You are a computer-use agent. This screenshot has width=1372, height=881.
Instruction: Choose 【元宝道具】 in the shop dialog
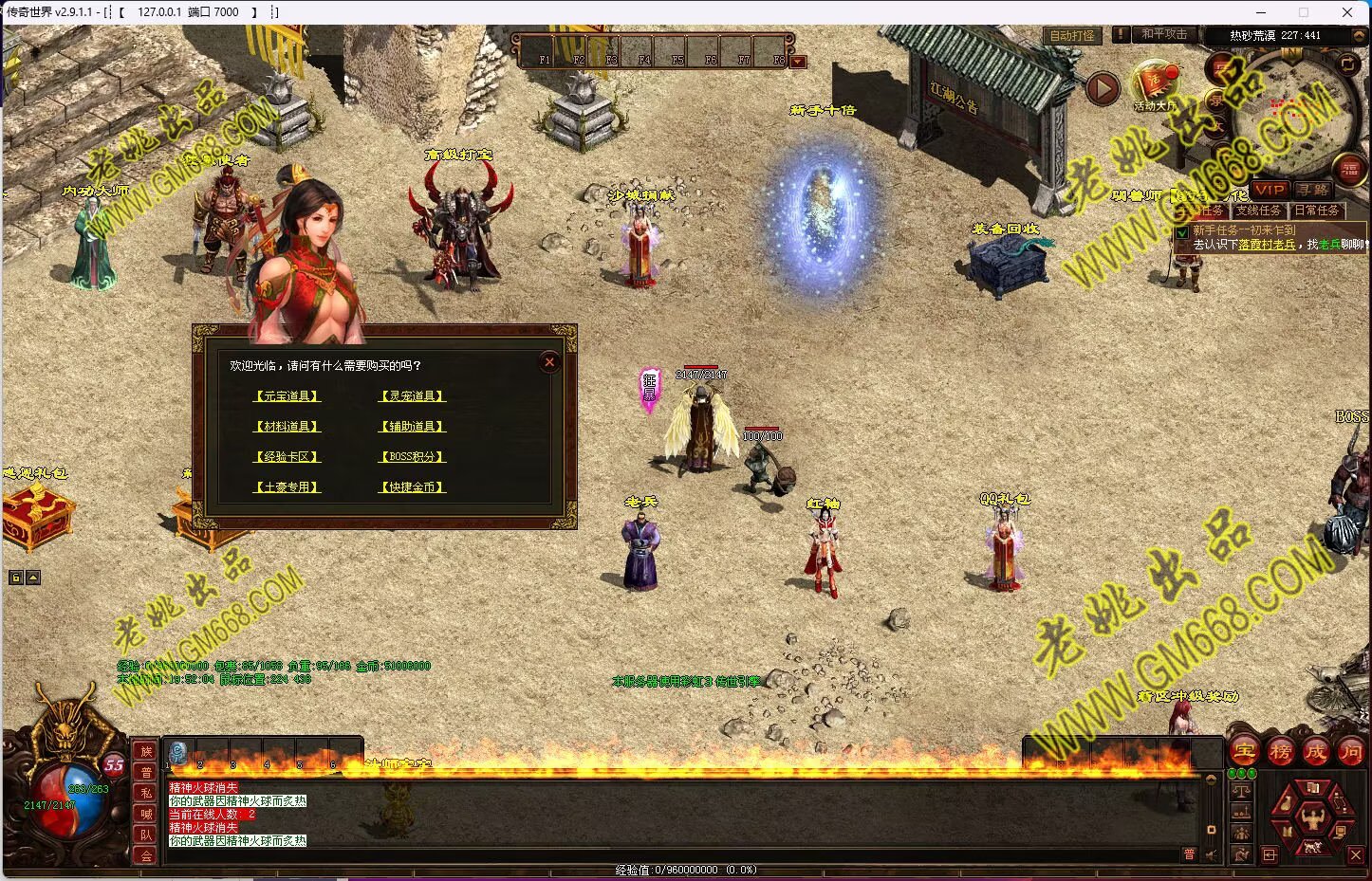pyautogui.click(x=287, y=396)
